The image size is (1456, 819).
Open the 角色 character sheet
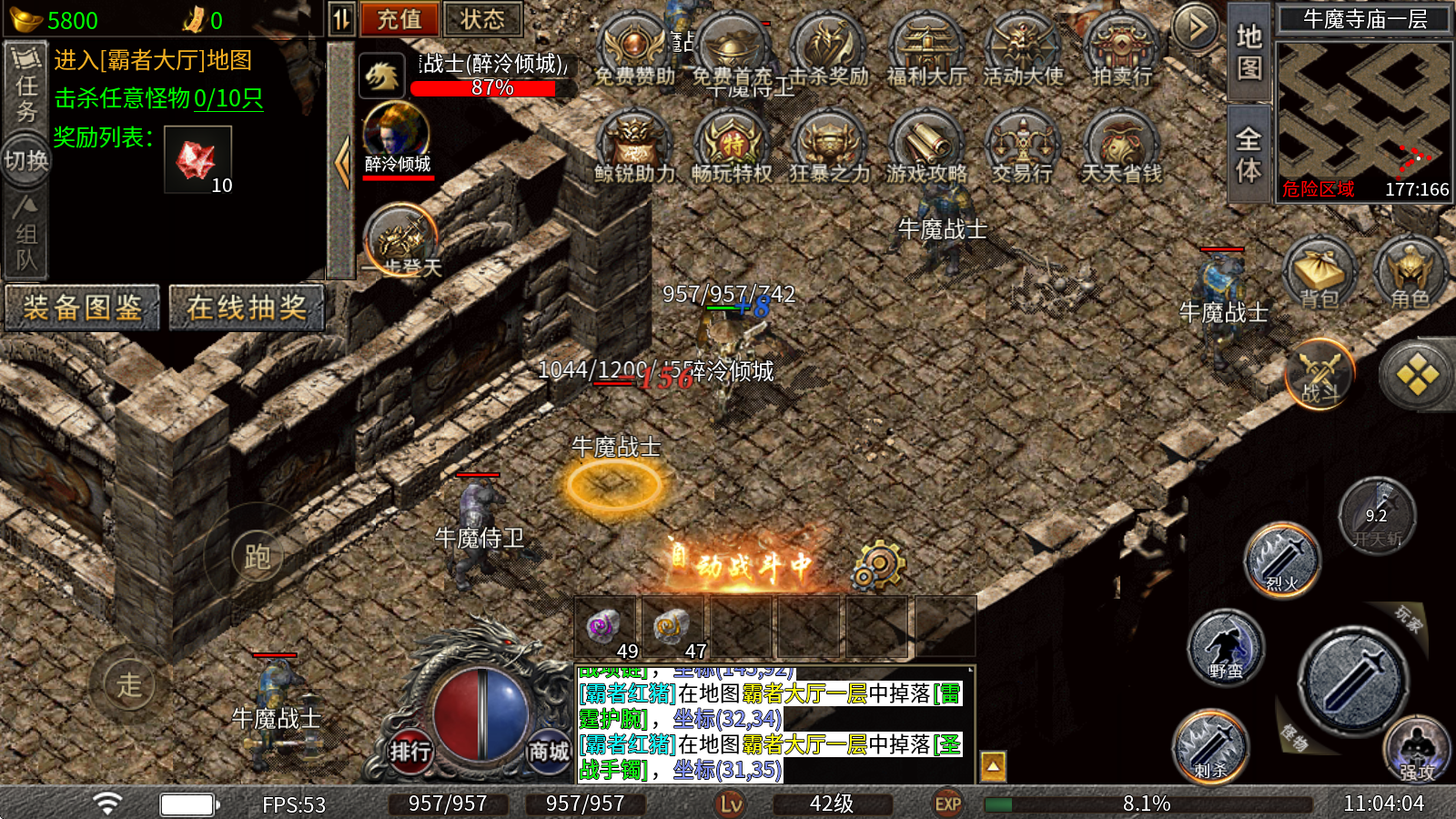tap(1410, 273)
